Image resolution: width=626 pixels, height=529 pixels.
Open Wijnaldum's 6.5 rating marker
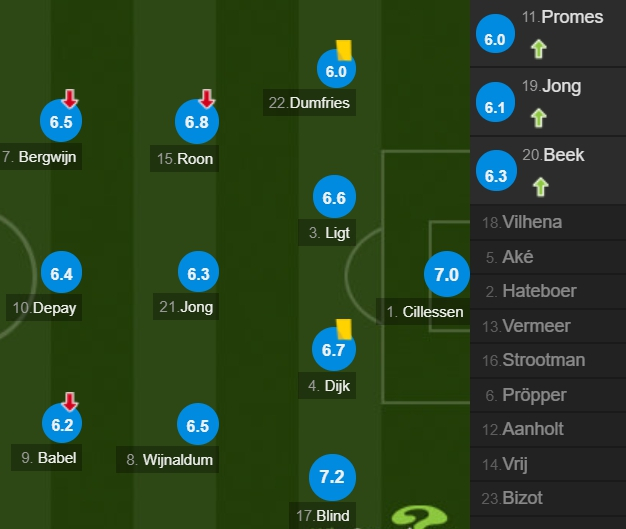[x=197, y=425]
